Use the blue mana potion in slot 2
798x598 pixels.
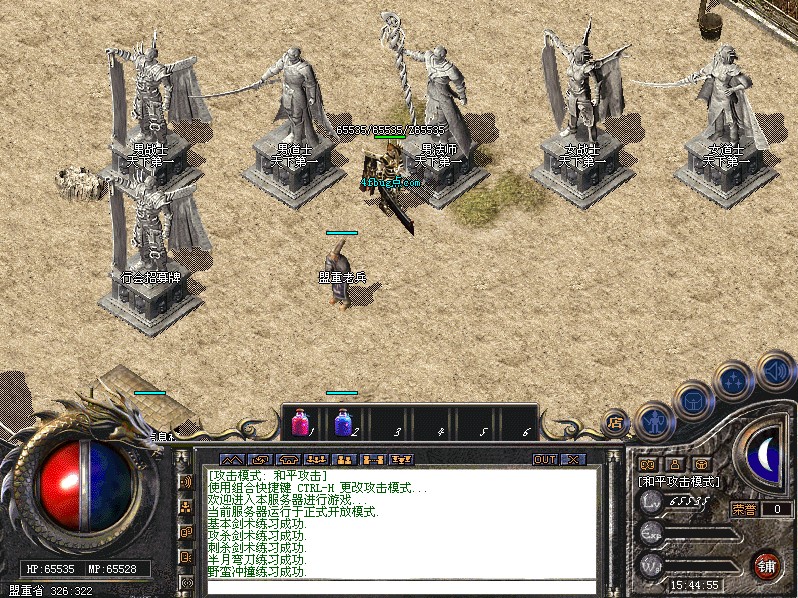pyautogui.click(x=343, y=422)
